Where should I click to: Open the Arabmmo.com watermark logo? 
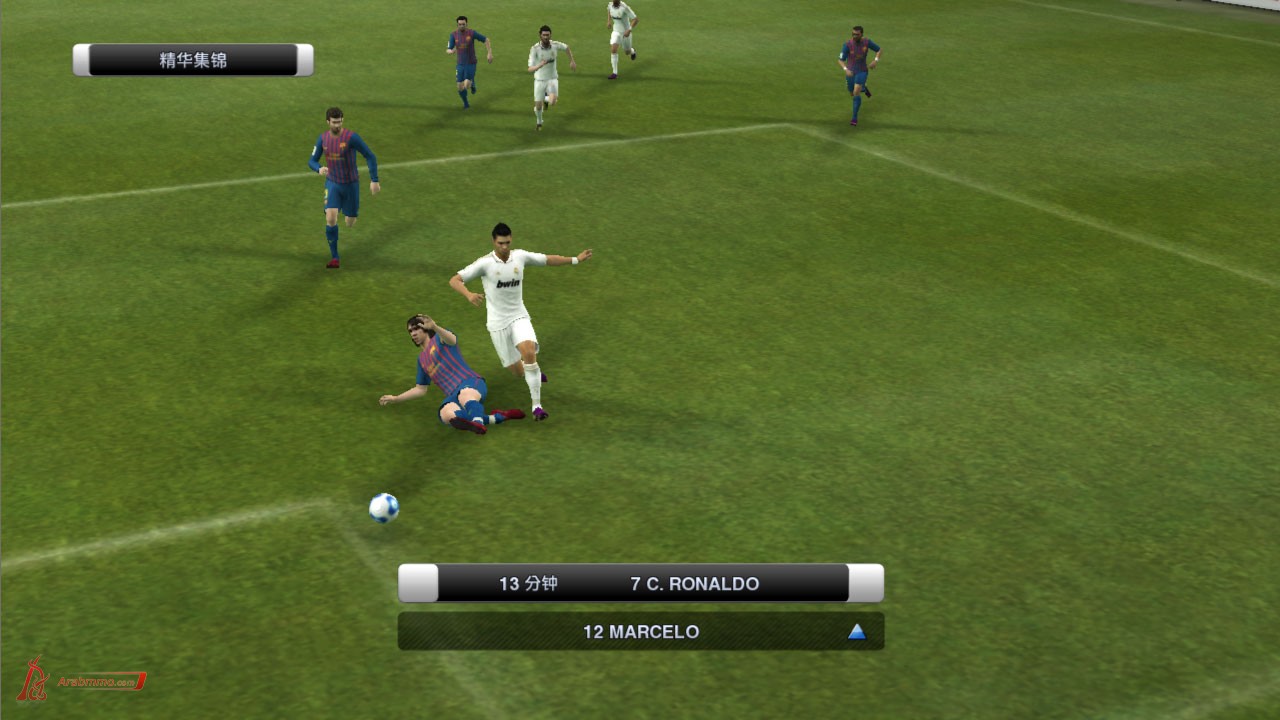[x=82, y=680]
